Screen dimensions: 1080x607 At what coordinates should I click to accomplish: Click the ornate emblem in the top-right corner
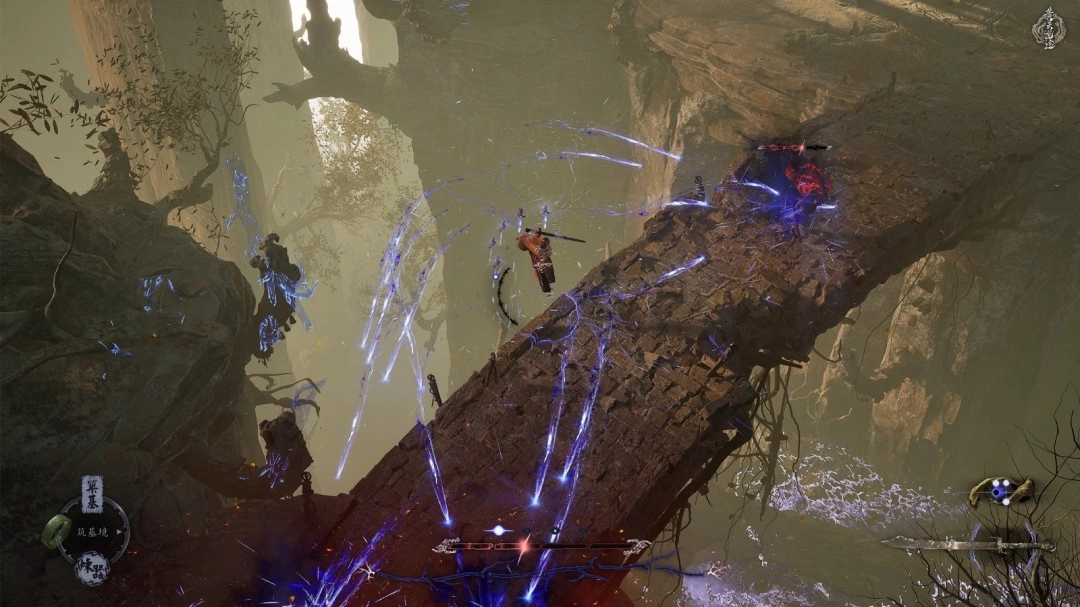coord(1048,27)
